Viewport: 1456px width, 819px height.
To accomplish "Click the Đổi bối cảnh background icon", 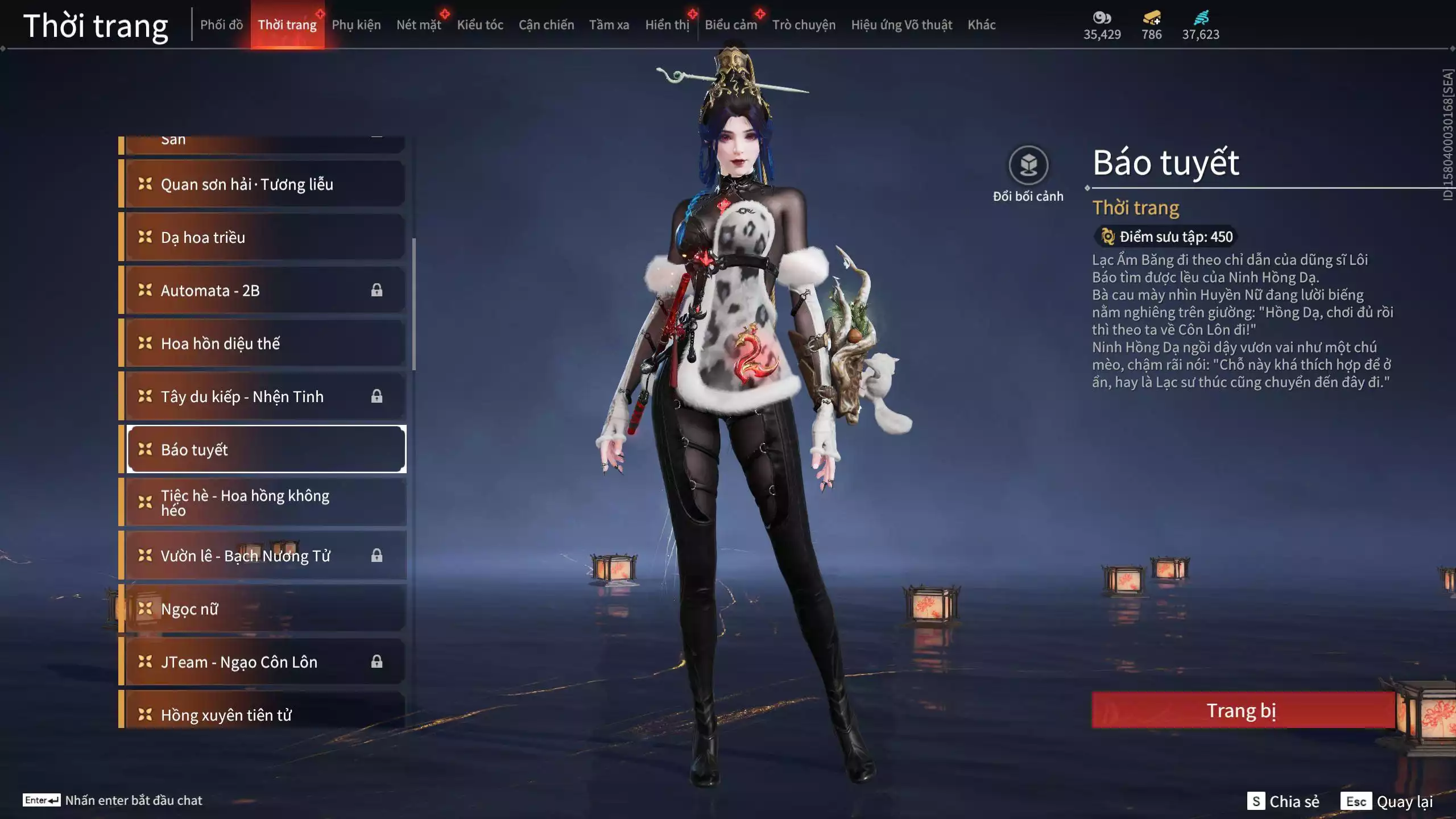I will tap(1028, 166).
